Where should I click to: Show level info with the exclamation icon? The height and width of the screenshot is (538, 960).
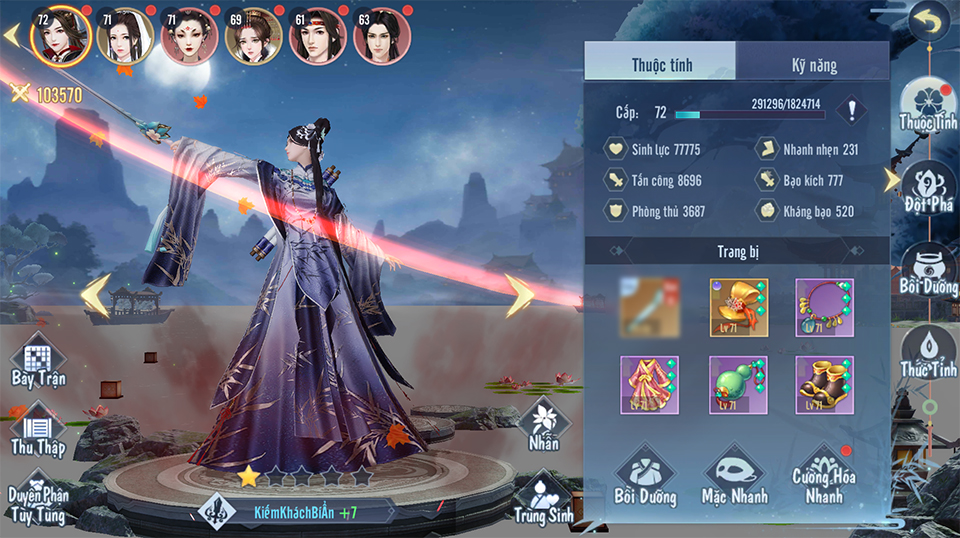[852, 109]
